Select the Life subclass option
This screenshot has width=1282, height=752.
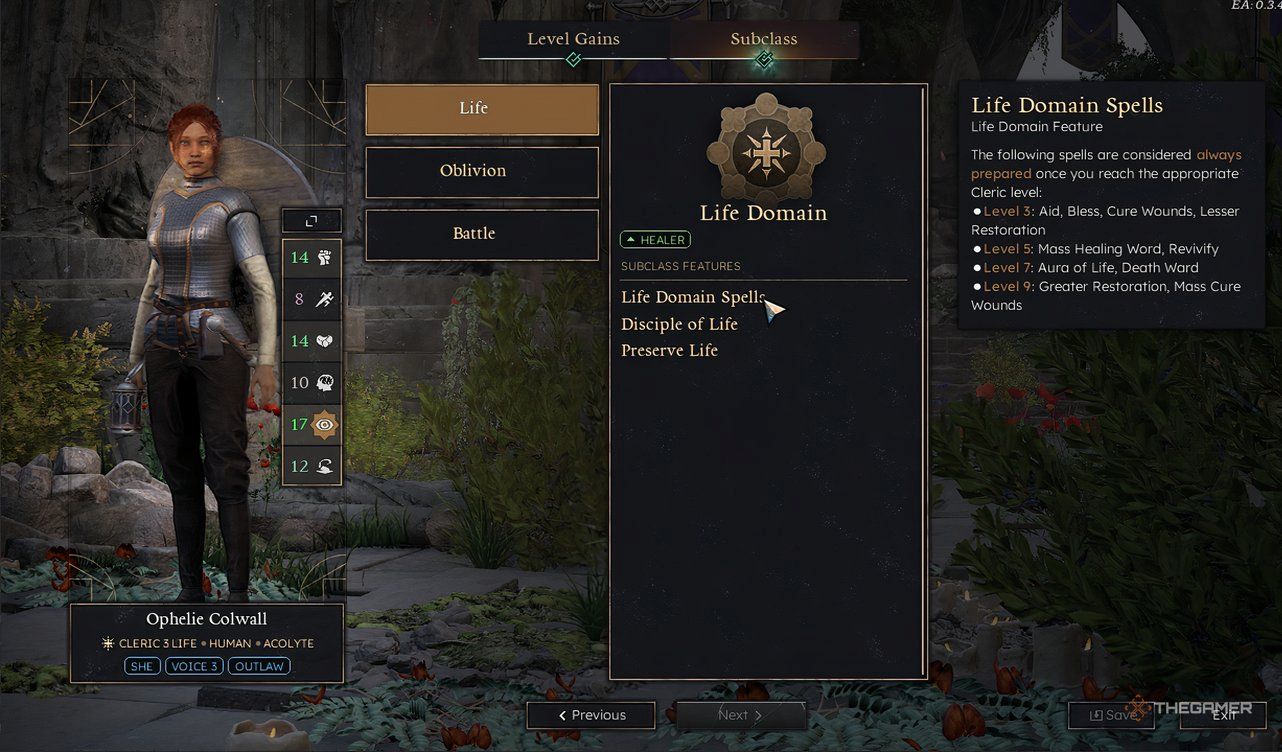482,109
